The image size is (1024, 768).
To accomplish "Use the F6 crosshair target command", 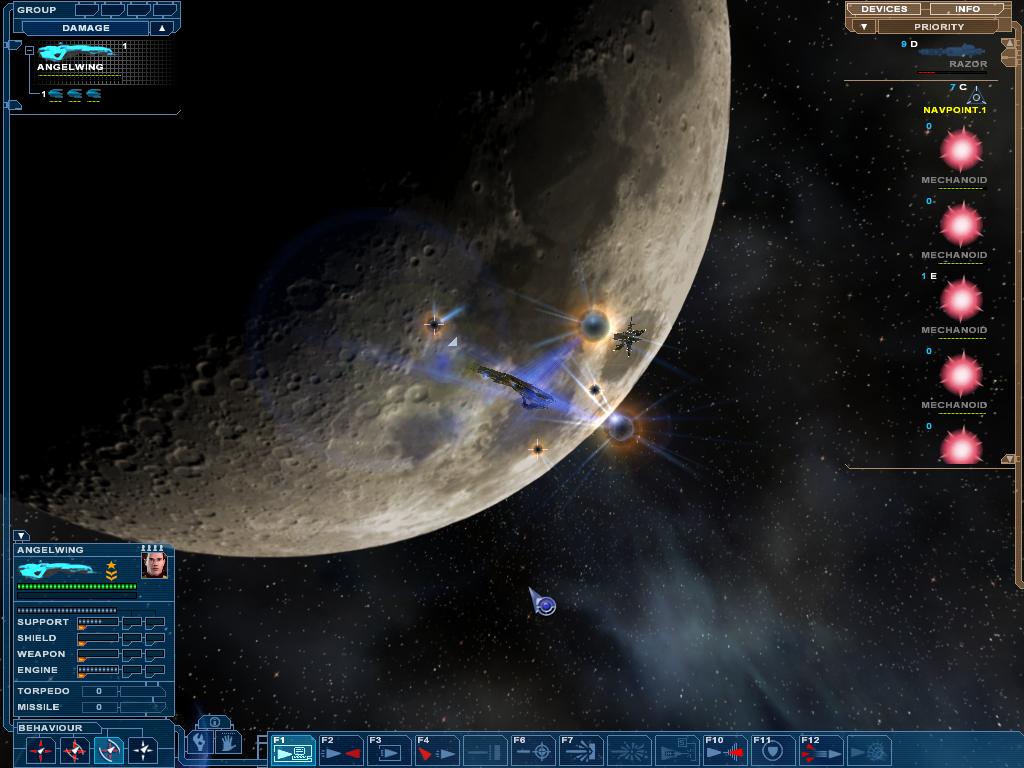I will point(533,750).
